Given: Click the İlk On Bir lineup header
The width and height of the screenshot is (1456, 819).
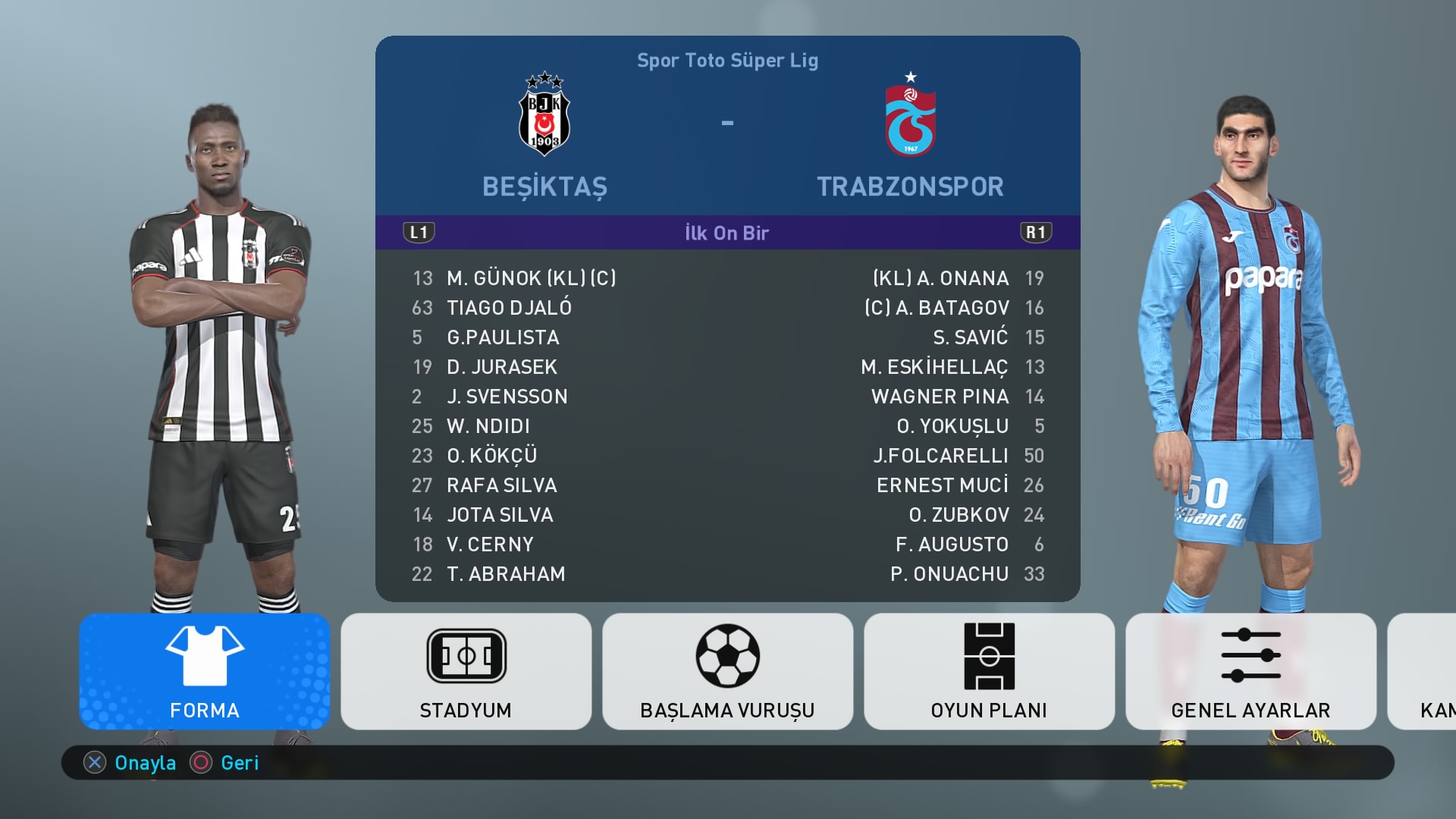Looking at the screenshot, I should coord(726,233).
